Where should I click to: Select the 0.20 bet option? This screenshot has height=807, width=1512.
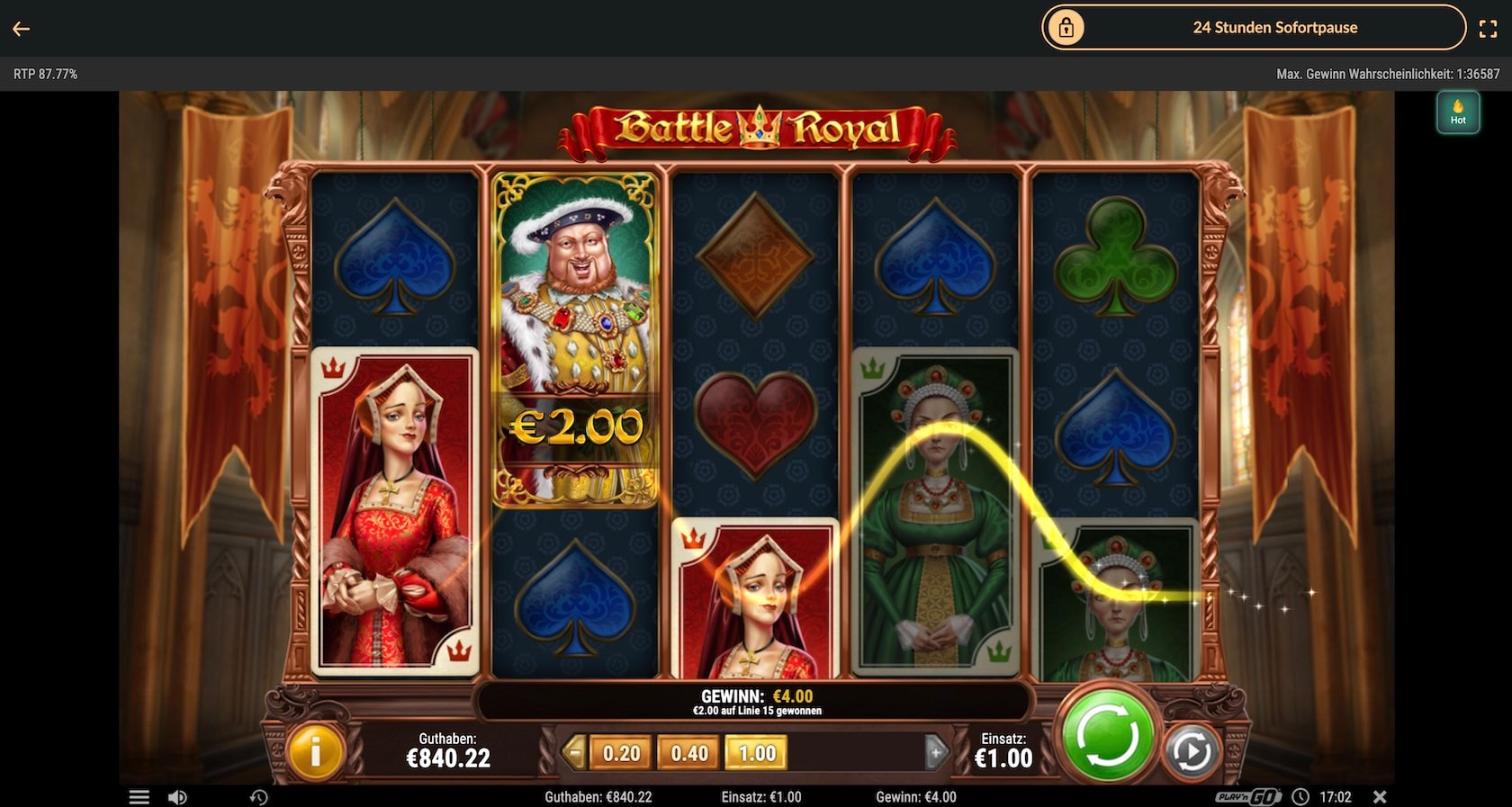pos(620,754)
